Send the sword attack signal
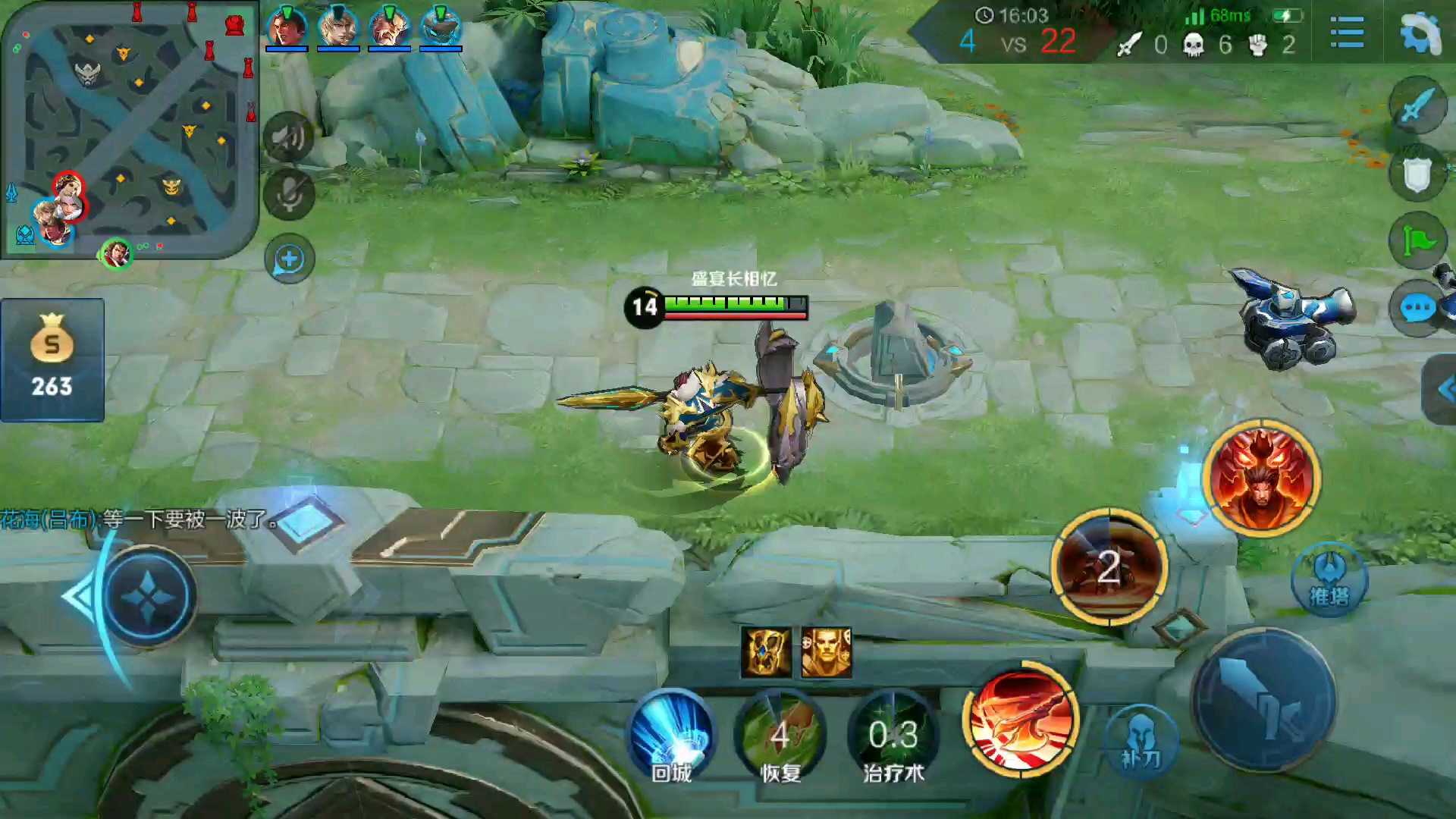1456x819 pixels. (1417, 106)
